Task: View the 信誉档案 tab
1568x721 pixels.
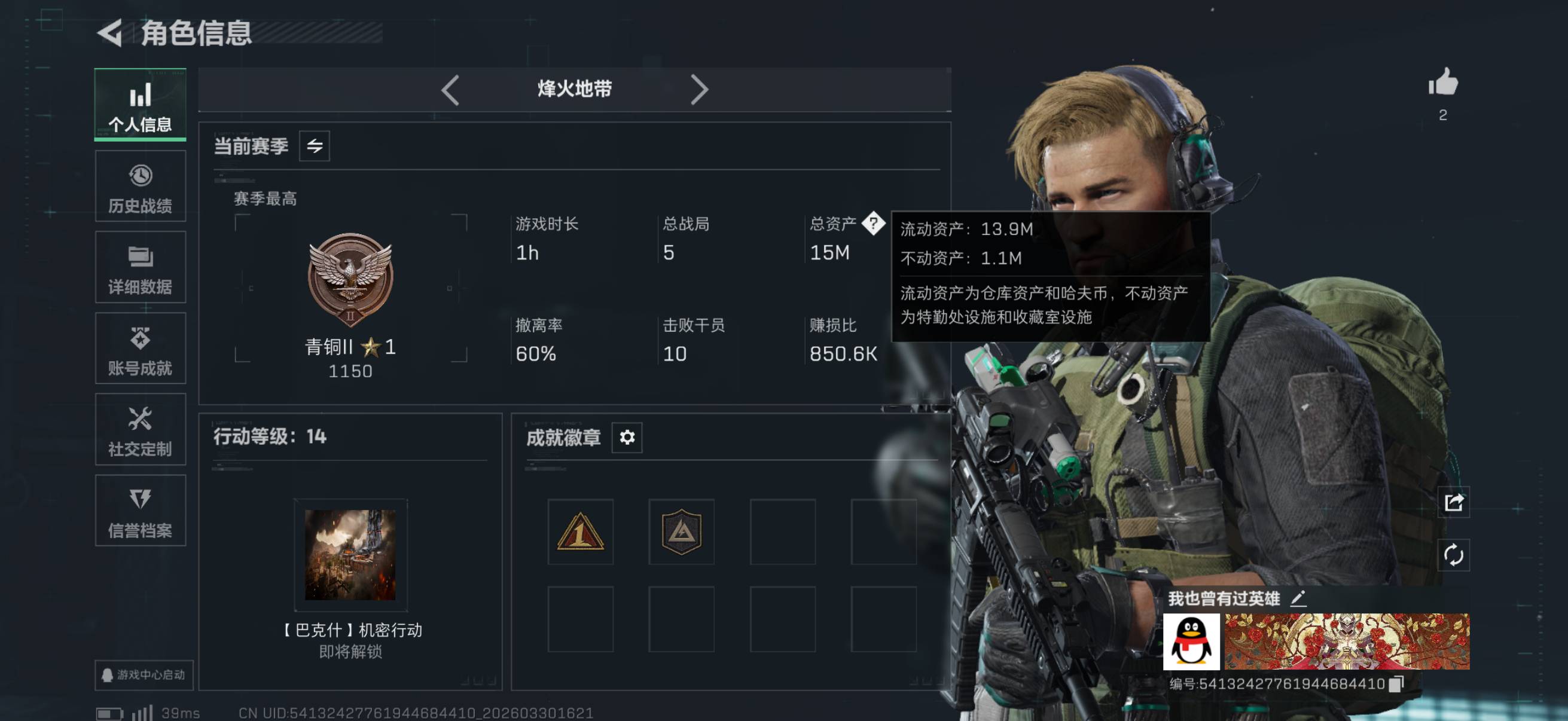Action: pyautogui.click(x=140, y=511)
